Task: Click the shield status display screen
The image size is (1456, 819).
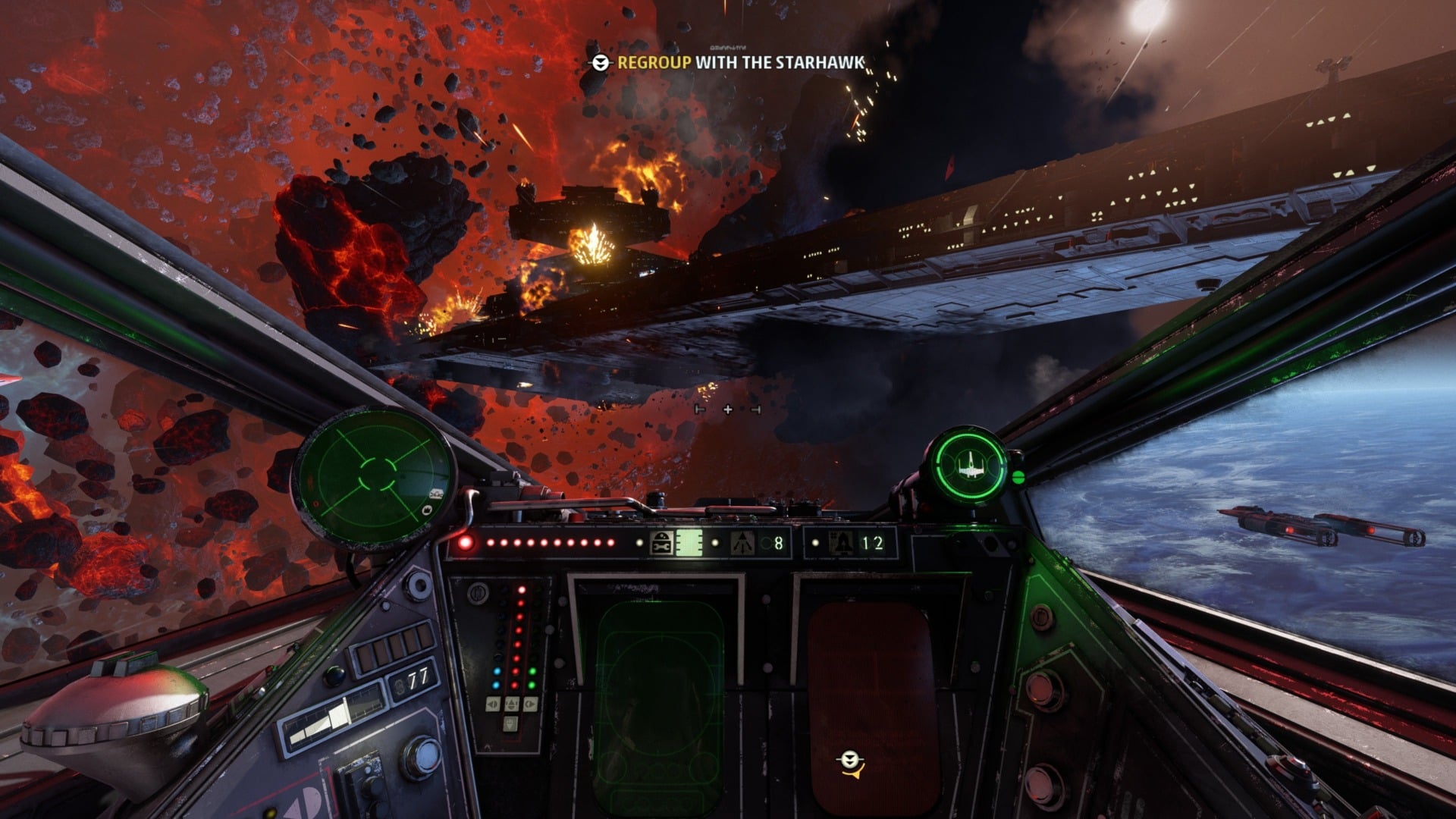Action: point(689,542)
